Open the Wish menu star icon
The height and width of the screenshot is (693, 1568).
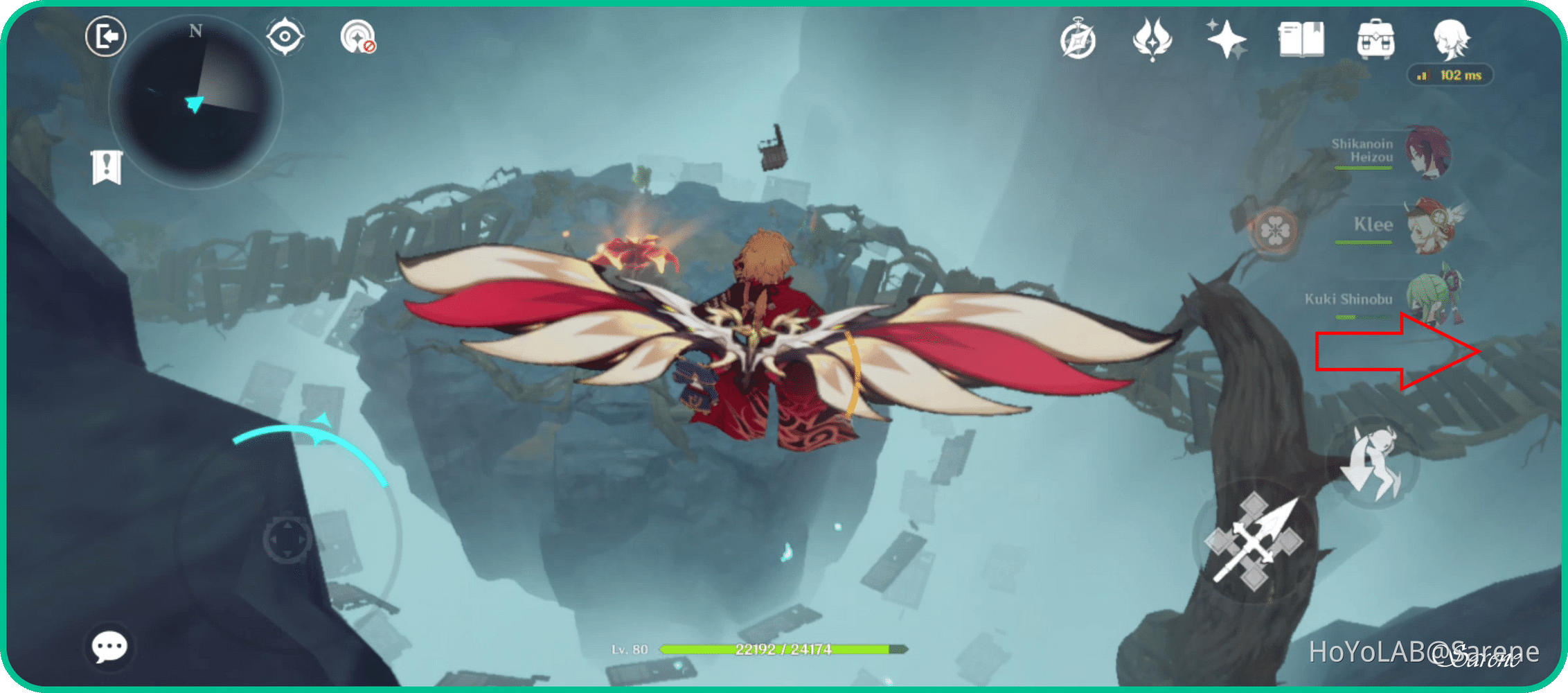tap(1226, 40)
